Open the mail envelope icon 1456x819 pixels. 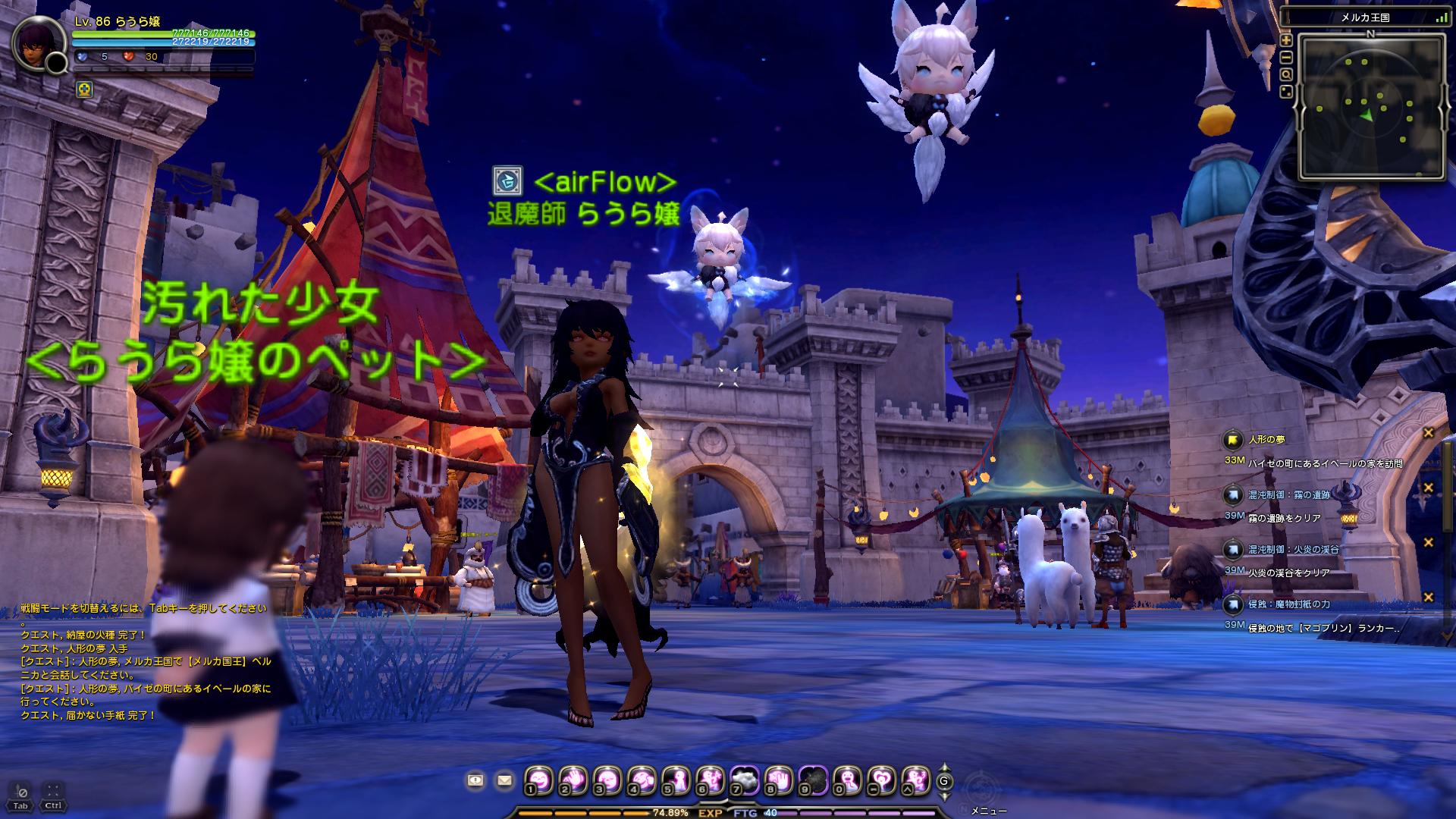point(504,780)
